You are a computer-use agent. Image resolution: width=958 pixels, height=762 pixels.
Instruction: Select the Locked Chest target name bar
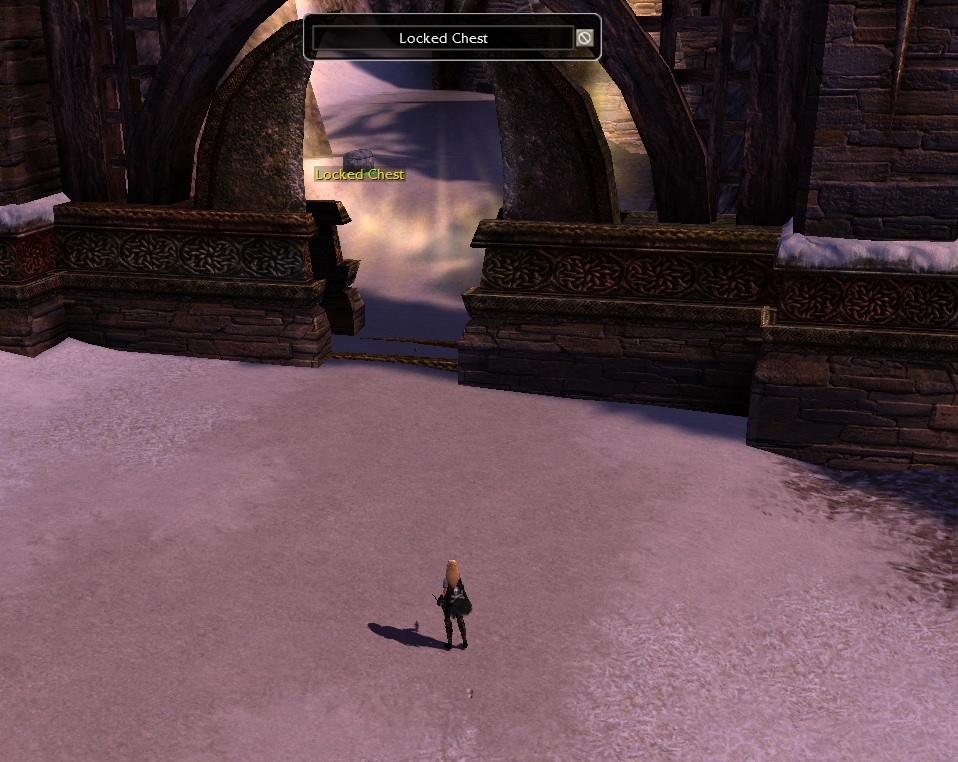coord(443,38)
